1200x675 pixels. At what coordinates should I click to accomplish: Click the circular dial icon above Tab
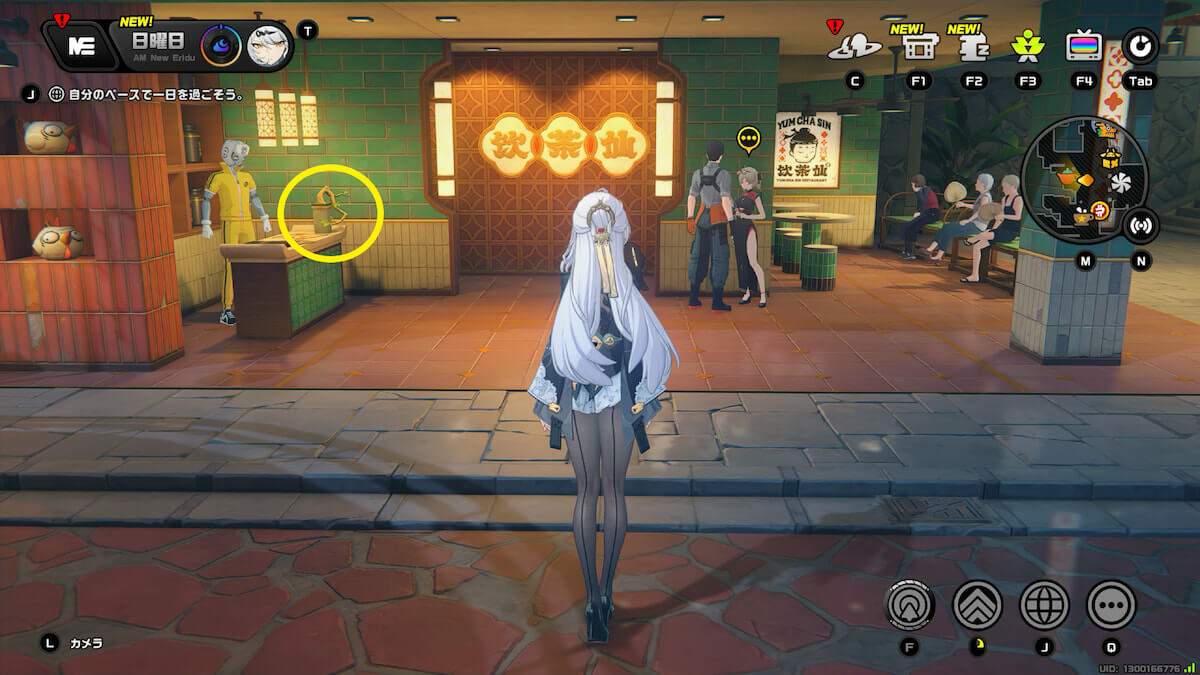pos(1141,46)
